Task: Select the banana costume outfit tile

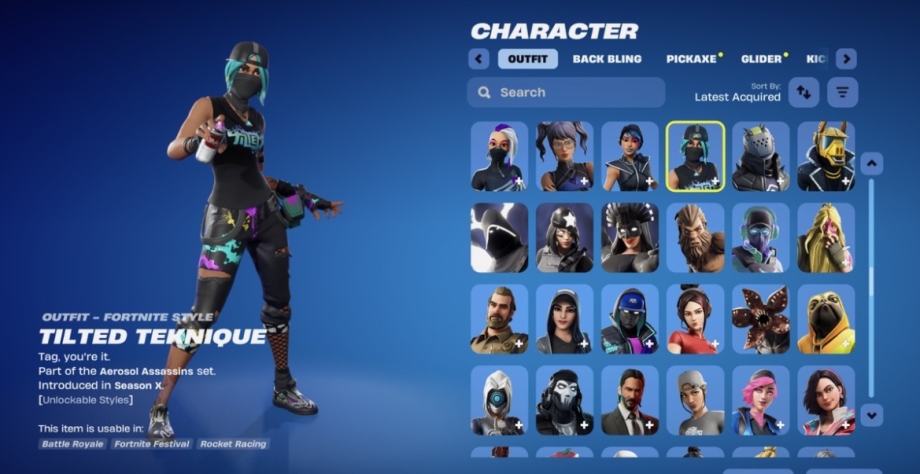Action: point(826,238)
